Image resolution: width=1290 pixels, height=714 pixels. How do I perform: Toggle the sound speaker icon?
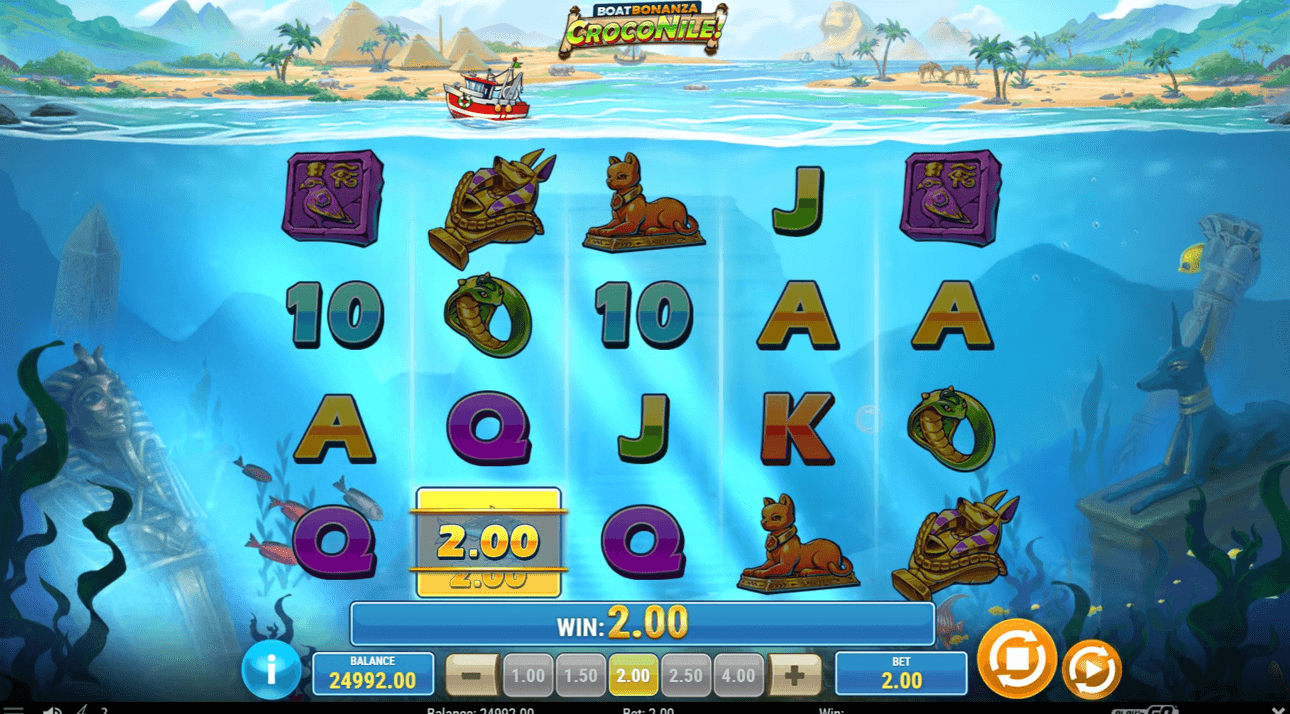click(52, 710)
